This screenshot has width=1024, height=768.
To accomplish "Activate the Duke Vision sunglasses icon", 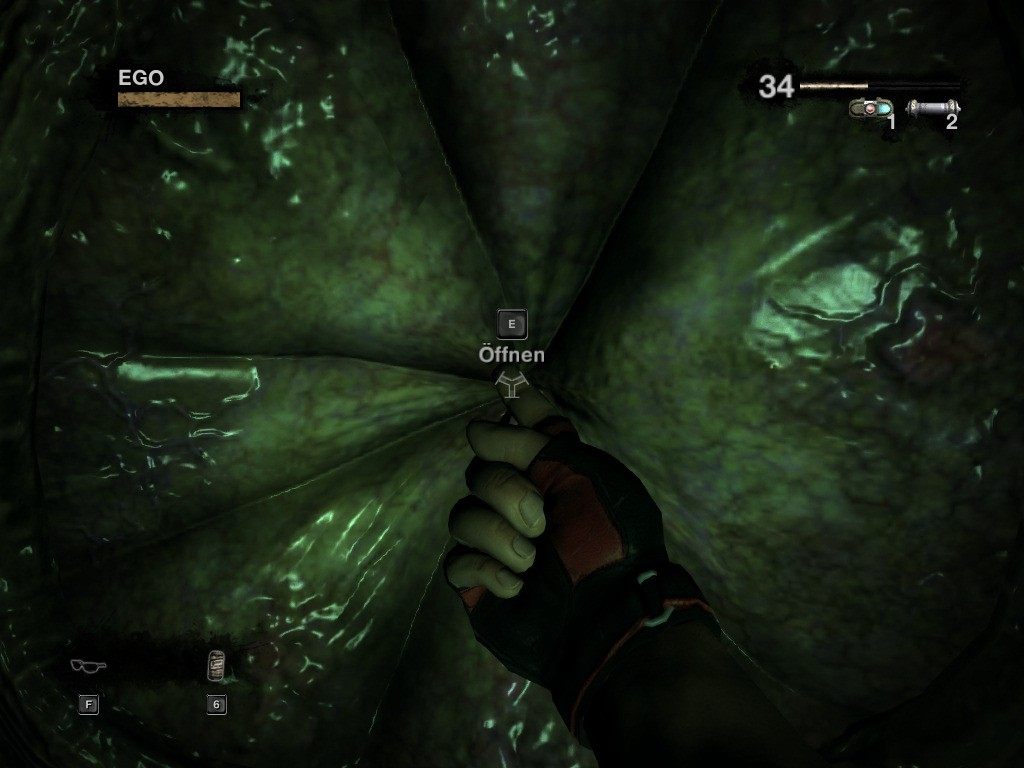I will [88, 666].
